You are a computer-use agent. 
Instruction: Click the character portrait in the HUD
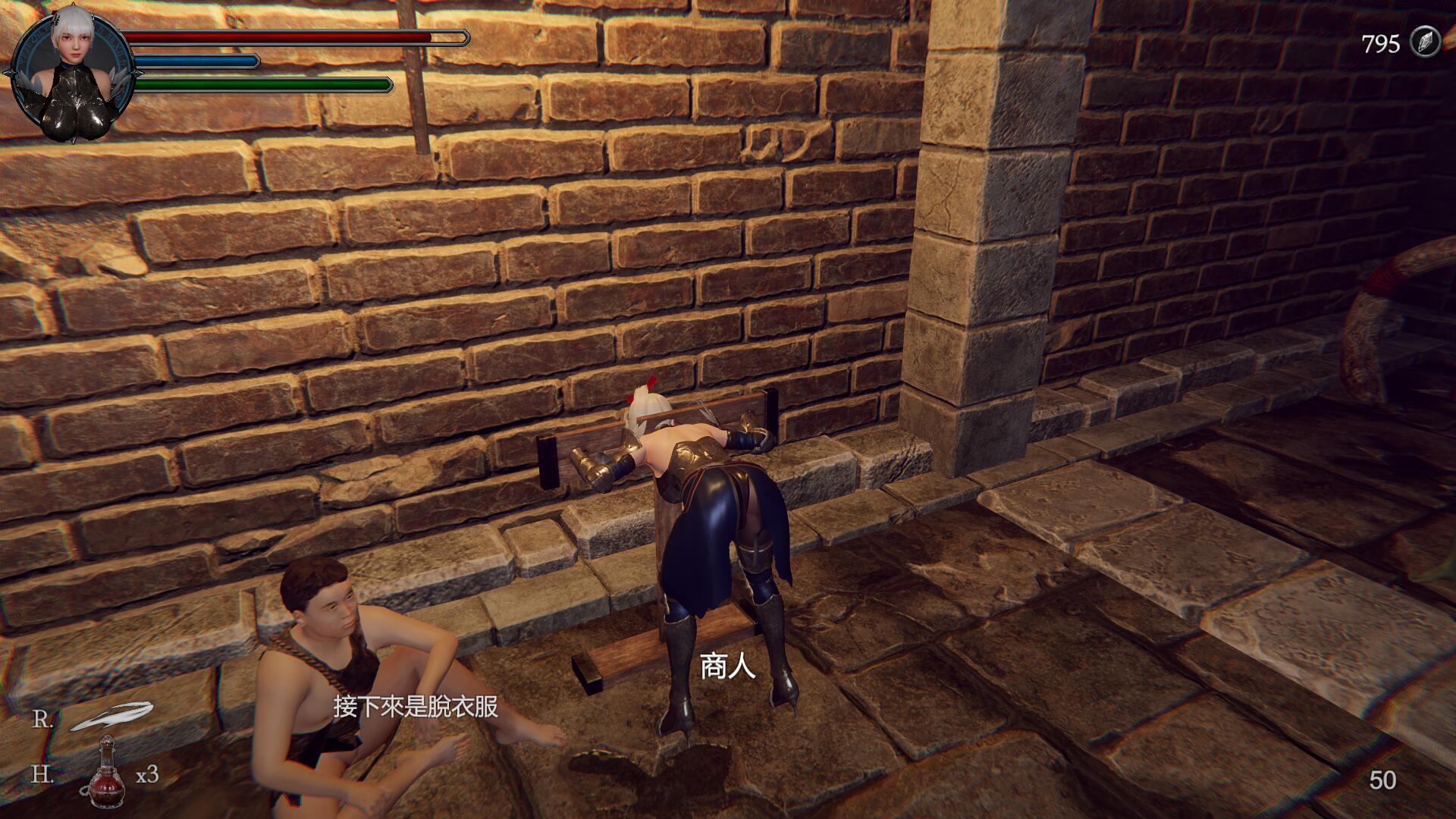tap(72, 76)
